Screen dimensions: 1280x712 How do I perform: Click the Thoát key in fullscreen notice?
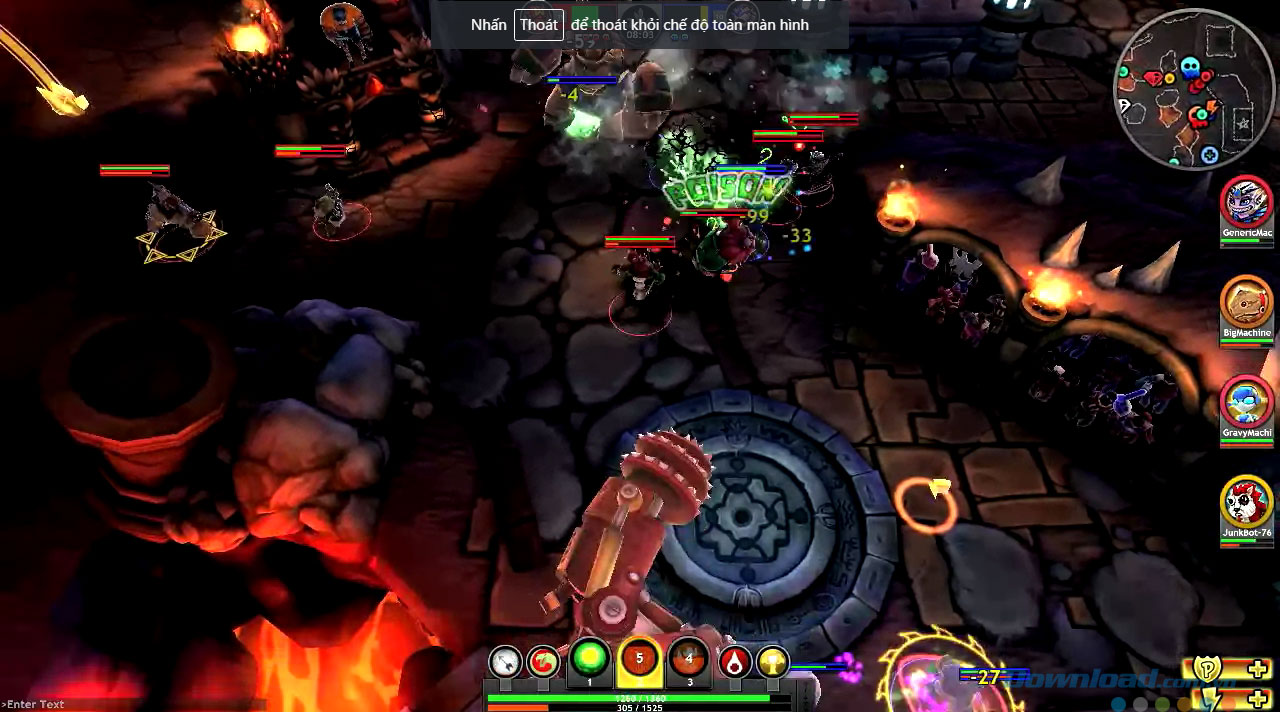pyautogui.click(x=538, y=25)
